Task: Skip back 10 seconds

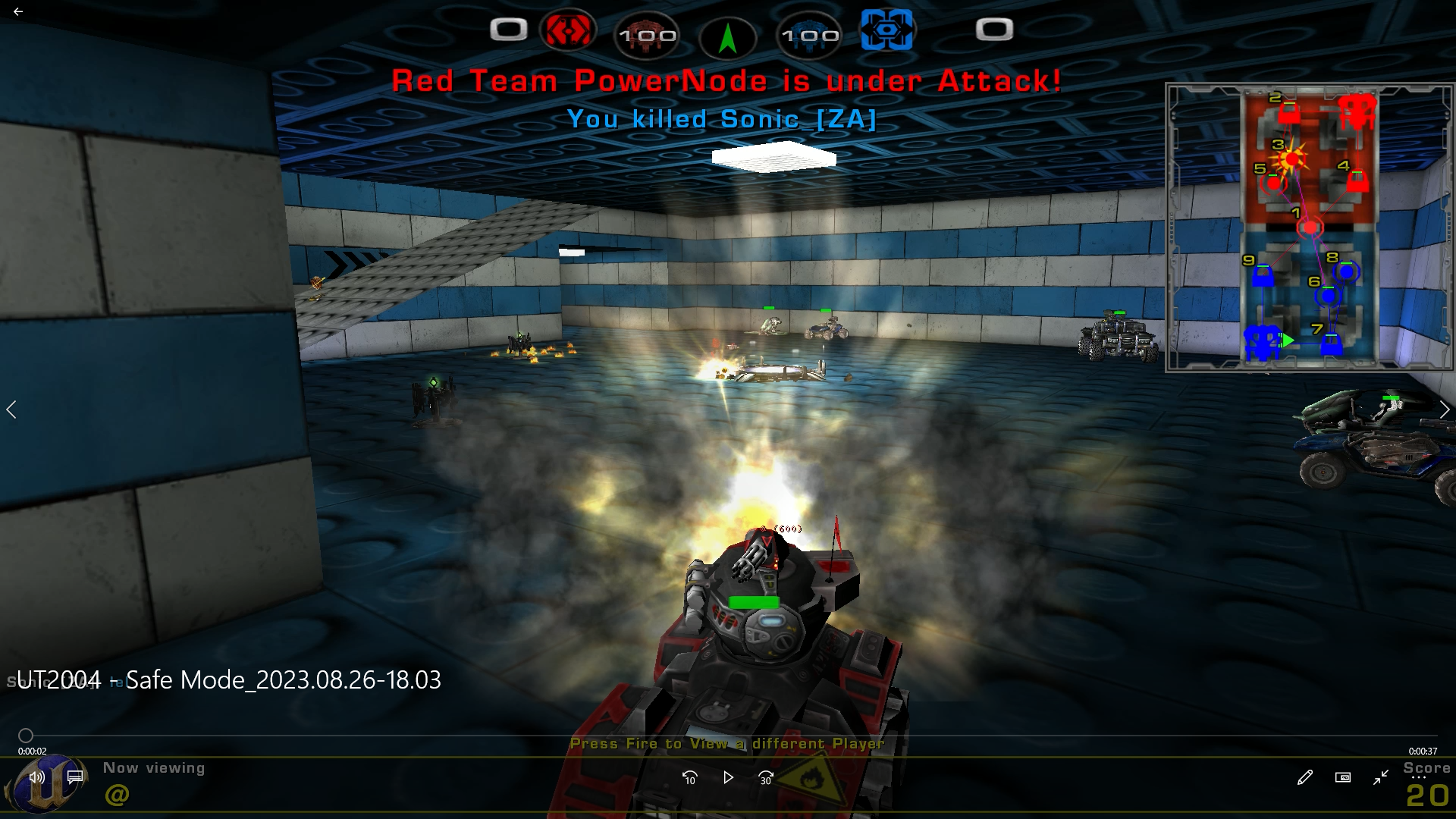Action: (x=689, y=777)
